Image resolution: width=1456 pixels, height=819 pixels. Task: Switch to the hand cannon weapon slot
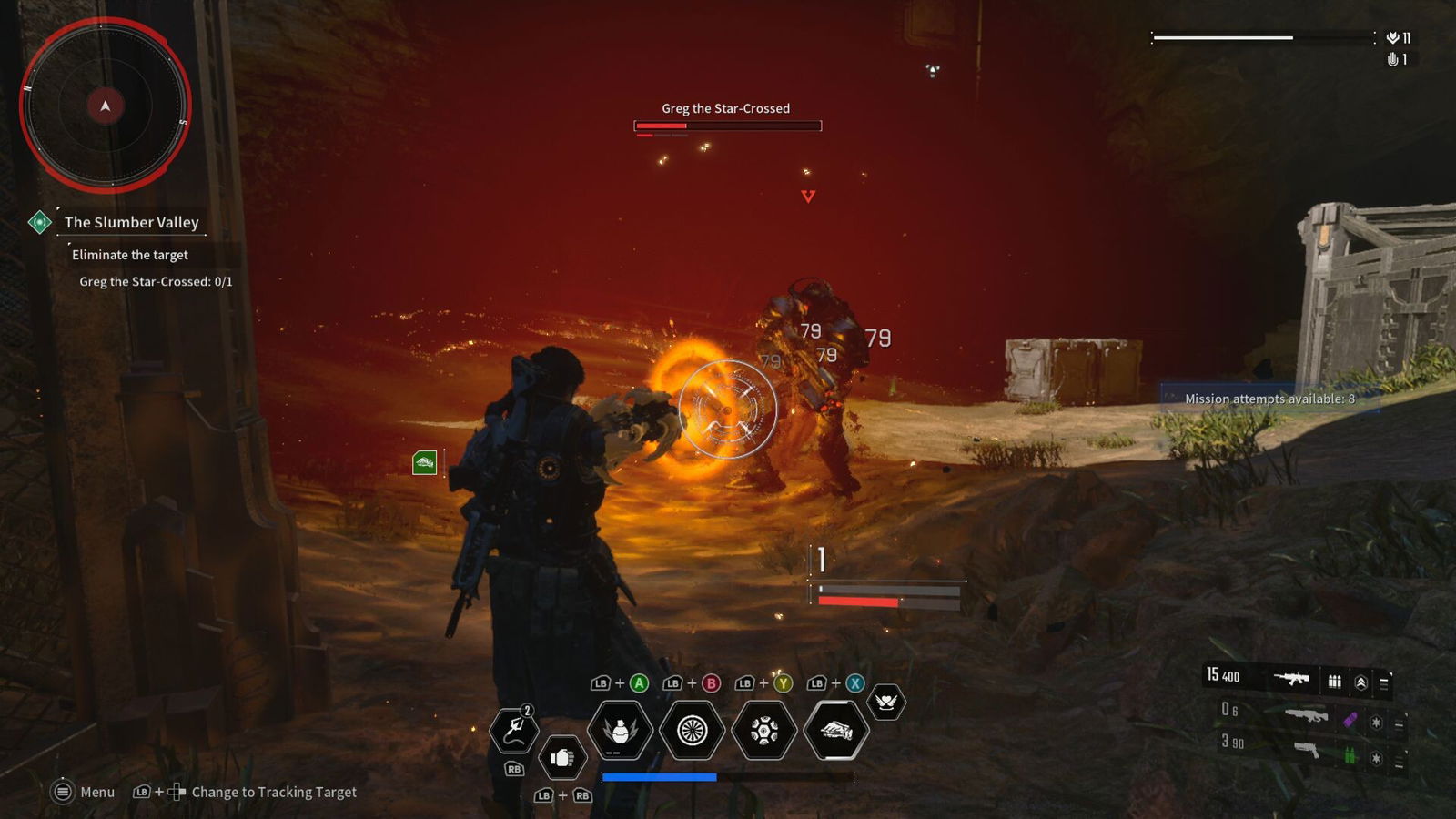coord(1307,750)
